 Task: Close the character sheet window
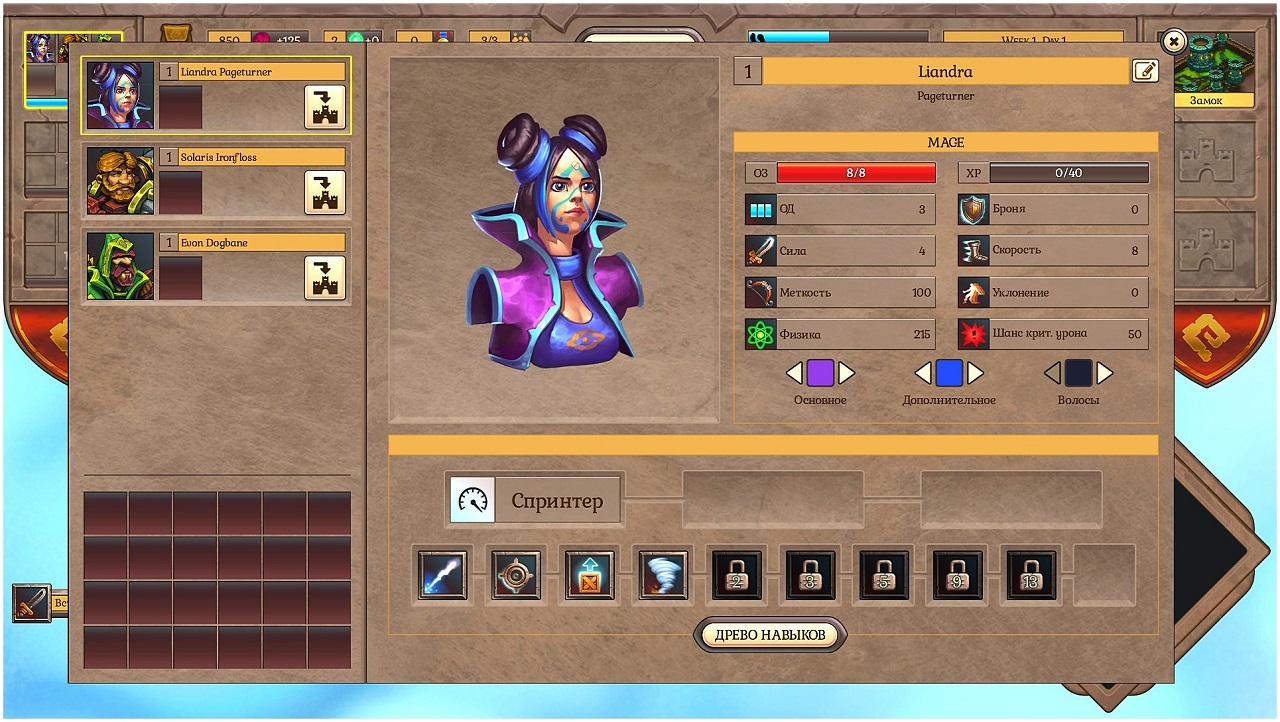(x=1174, y=42)
